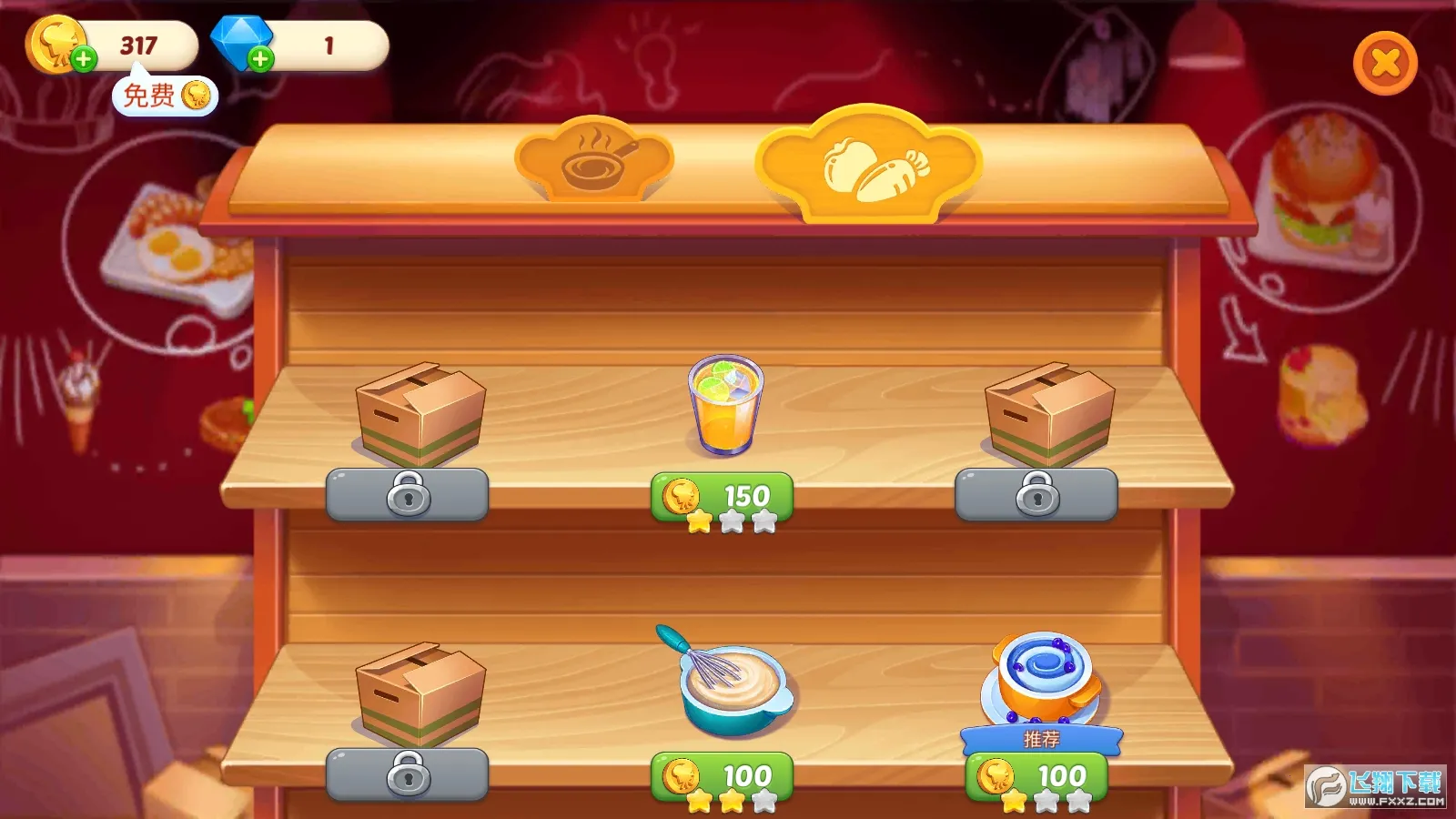Purchase the batter bowl for 100 coins
Screen dimensions: 1456x819
[722, 775]
